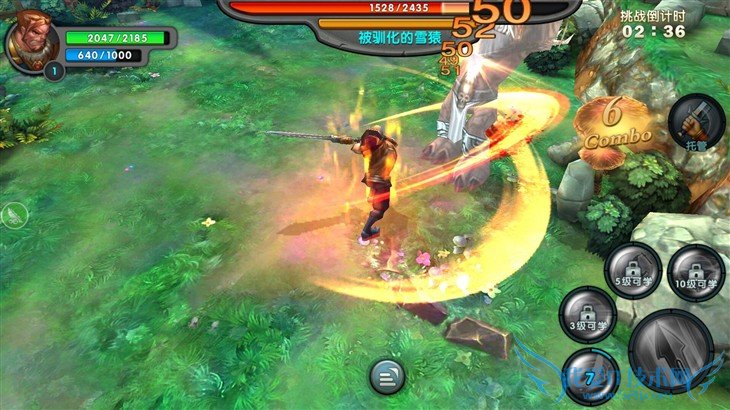Tap the main sword attack button
Viewport: 730px width, 410px height.
pos(670,351)
